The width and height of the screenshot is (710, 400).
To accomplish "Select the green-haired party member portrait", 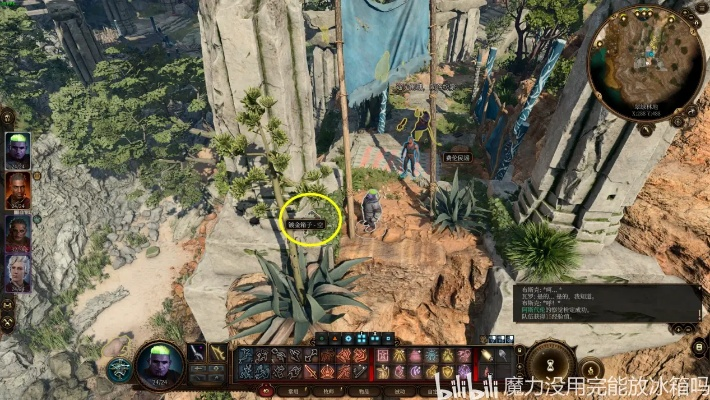I will tap(18, 150).
